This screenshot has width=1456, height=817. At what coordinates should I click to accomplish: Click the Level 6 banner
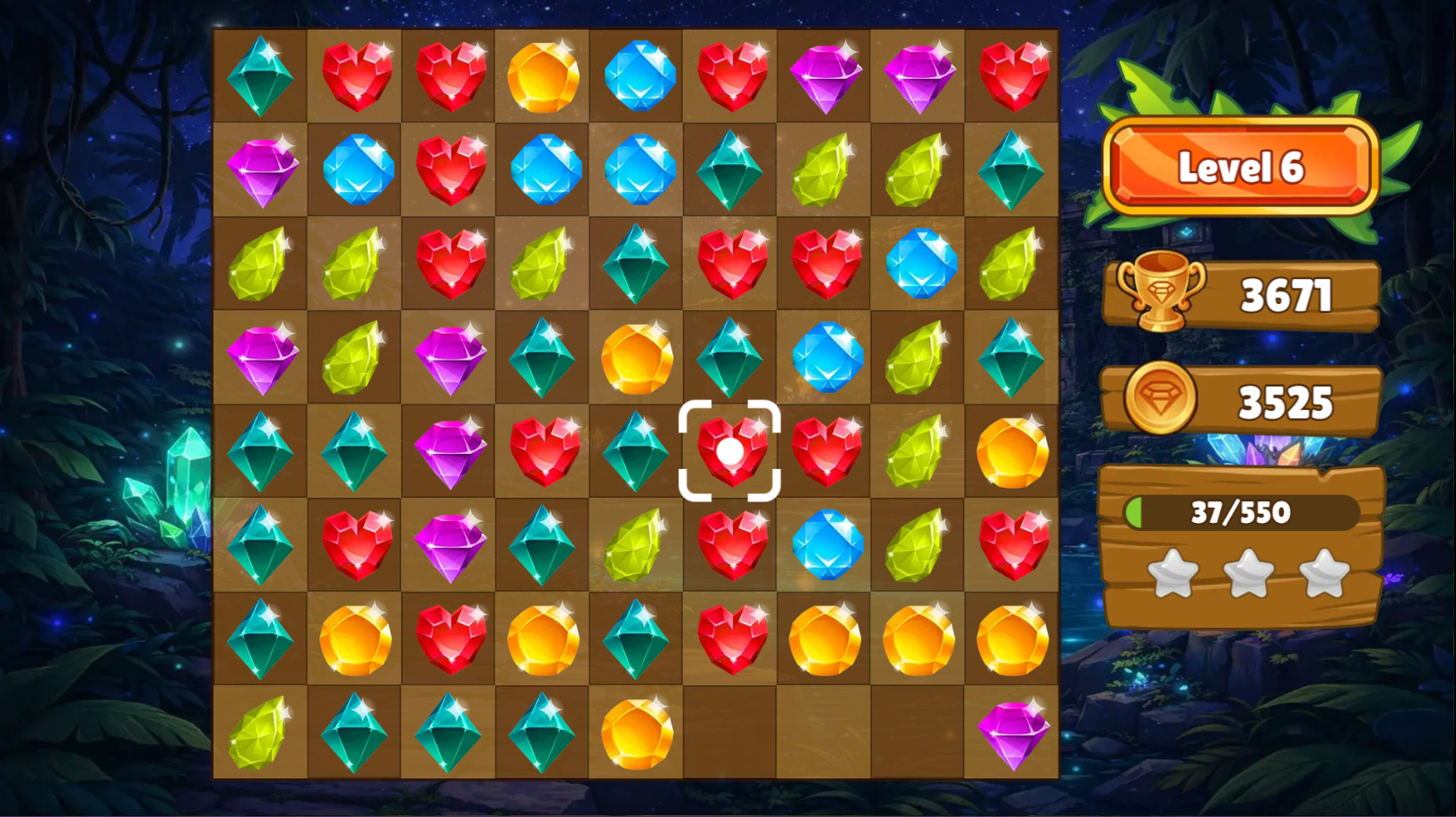tap(1242, 167)
